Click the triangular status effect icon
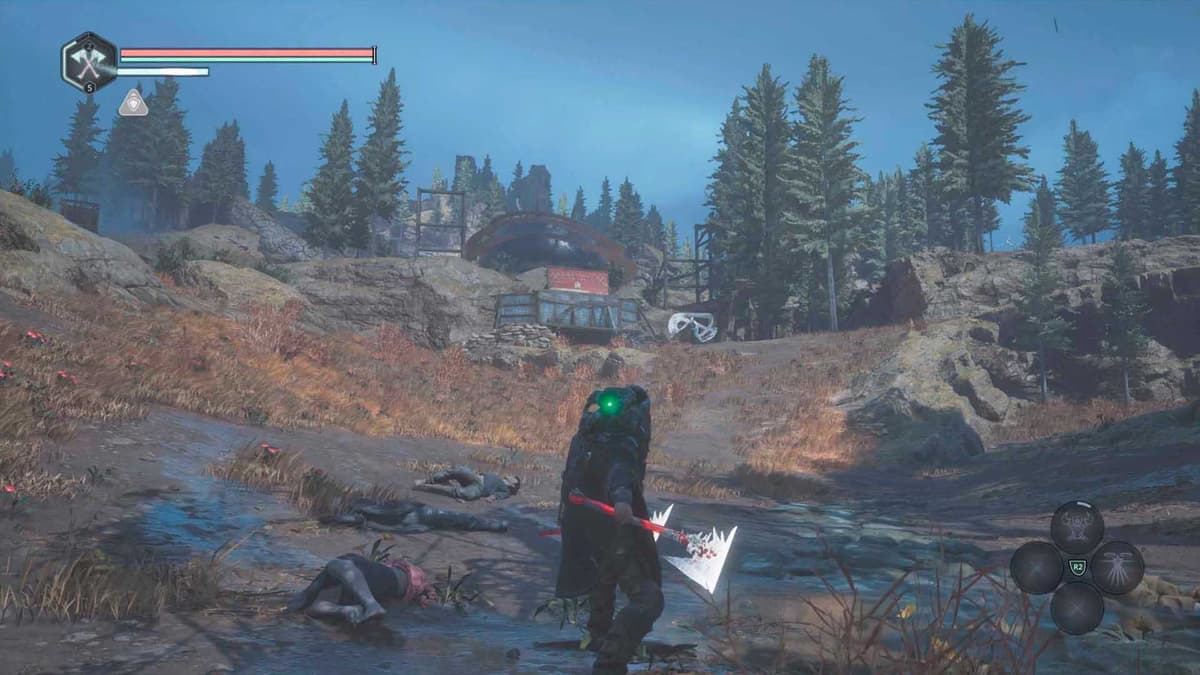The image size is (1200, 675). [x=133, y=102]
